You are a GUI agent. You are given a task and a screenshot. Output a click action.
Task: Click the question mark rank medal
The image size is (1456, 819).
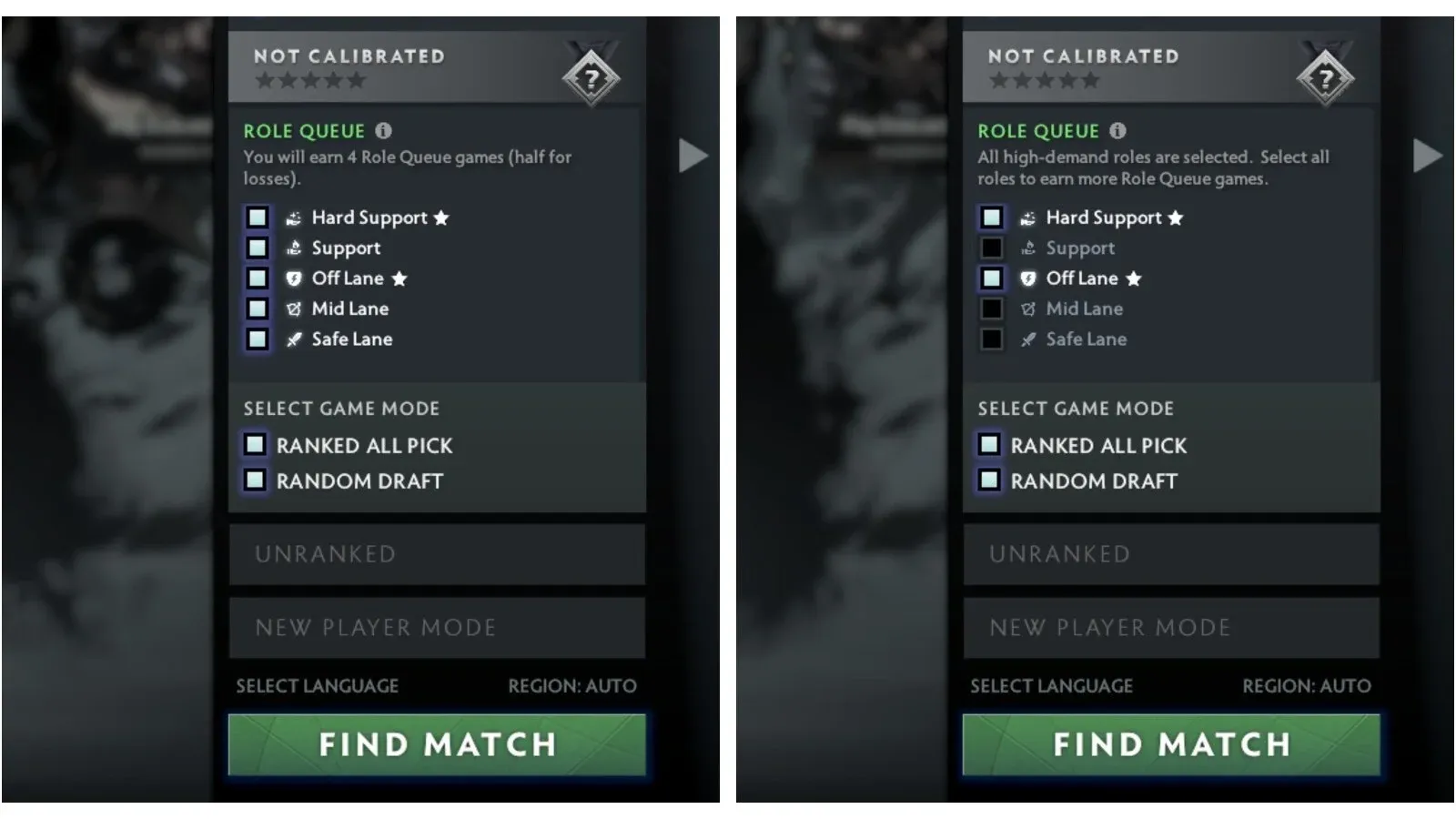592,77
